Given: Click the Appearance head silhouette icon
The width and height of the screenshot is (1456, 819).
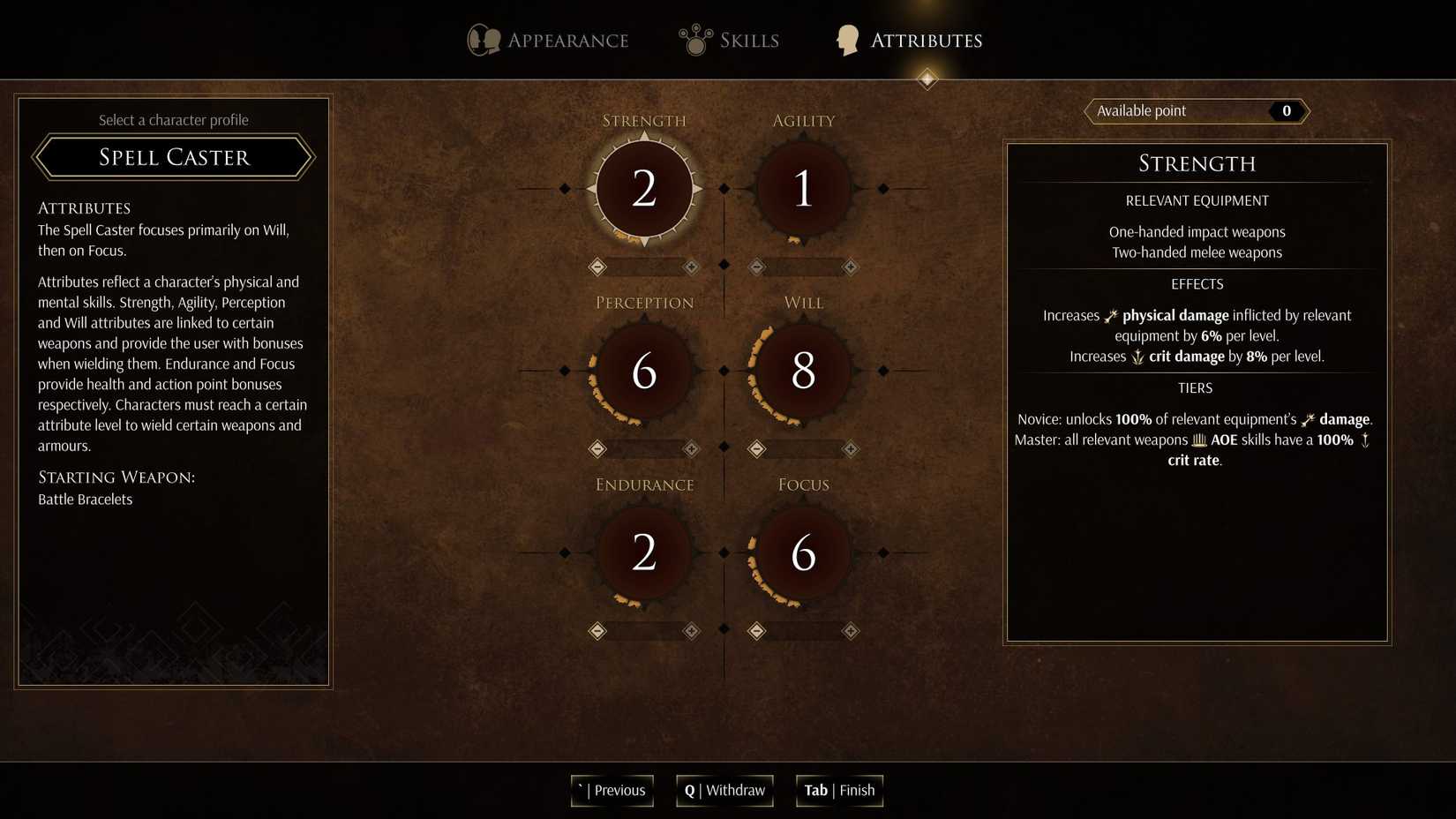Looking at the screenshot, I should 482,39.
